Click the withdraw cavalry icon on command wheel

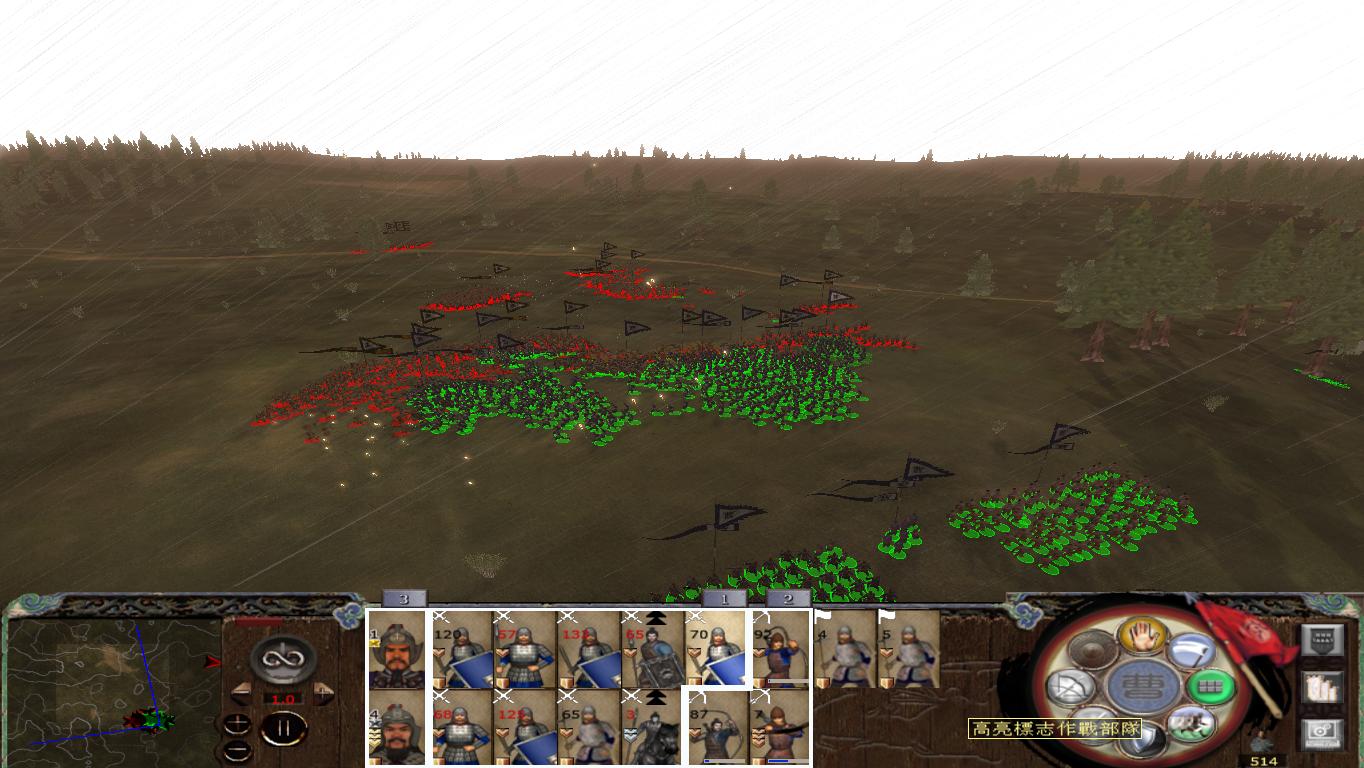pyautogui.click(x=1192, y=724)
